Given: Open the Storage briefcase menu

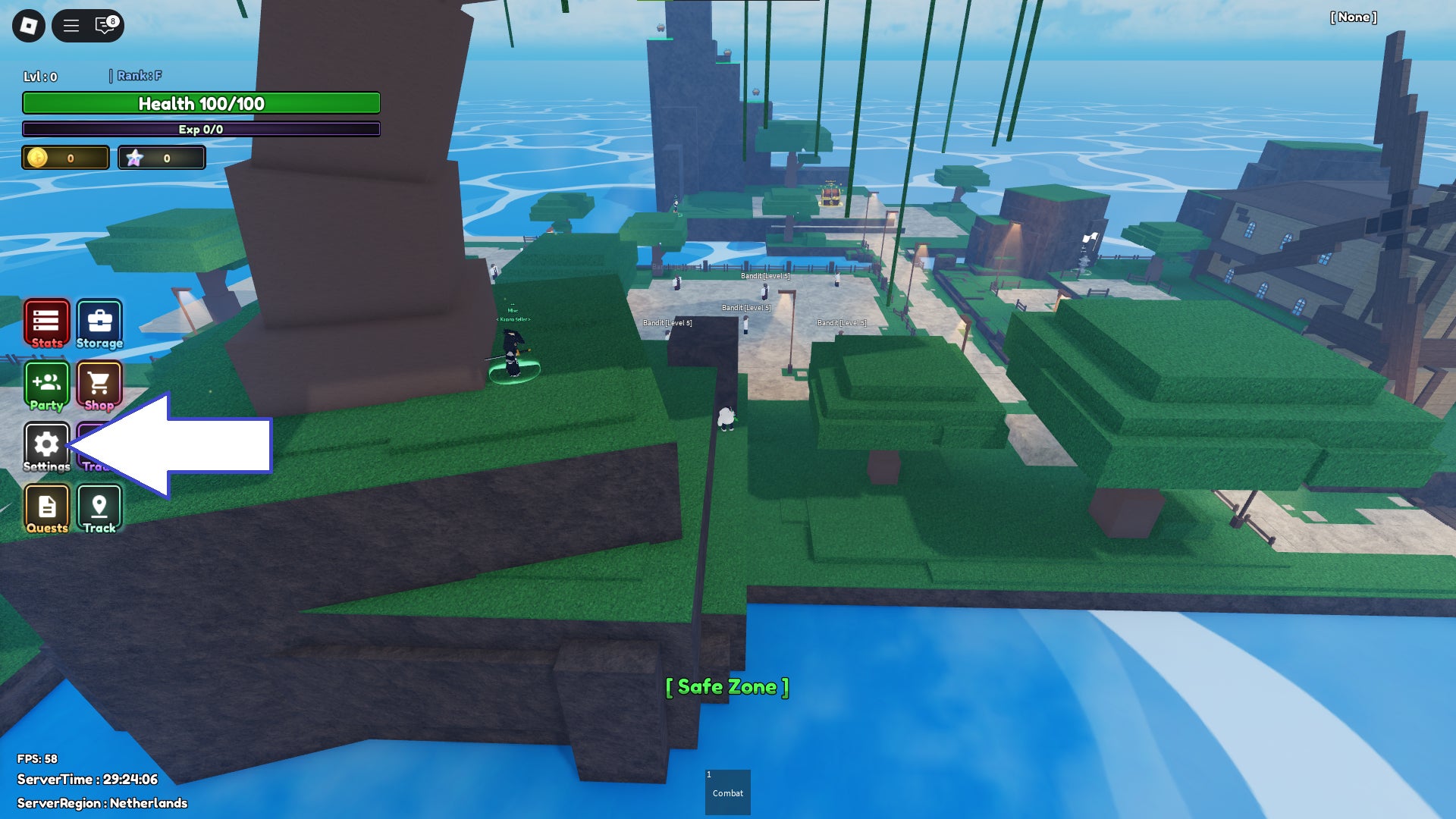Looking at the screenshot, I should coord(99,322).
